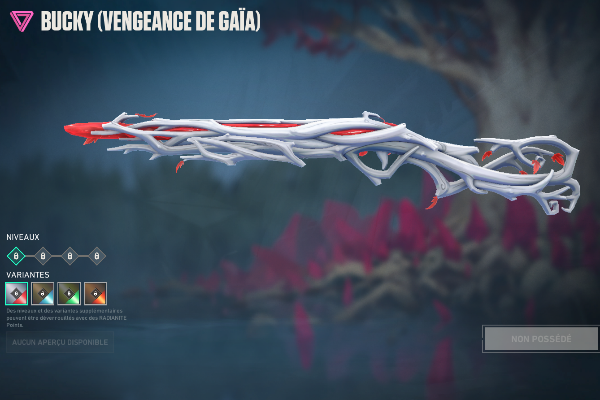Screen dimensions: 600x400
Task: Pick the green variant swatch
Action: (69, 293)
